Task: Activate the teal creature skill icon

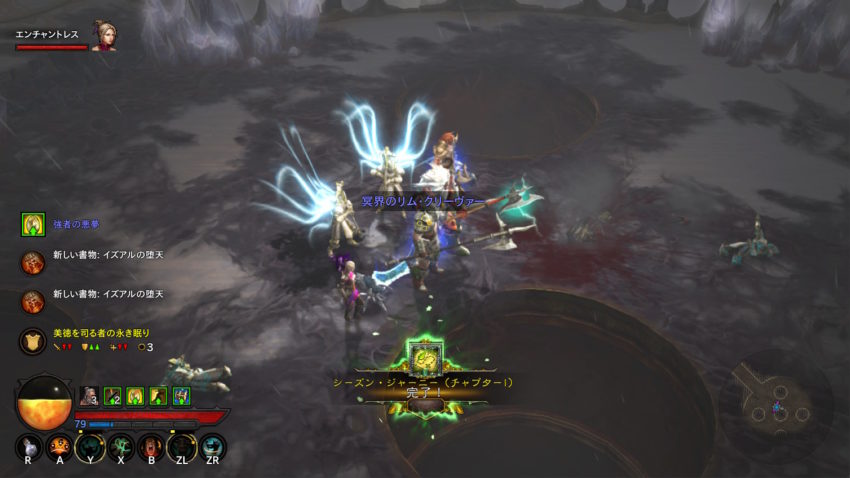Action: tap(212, 446)
